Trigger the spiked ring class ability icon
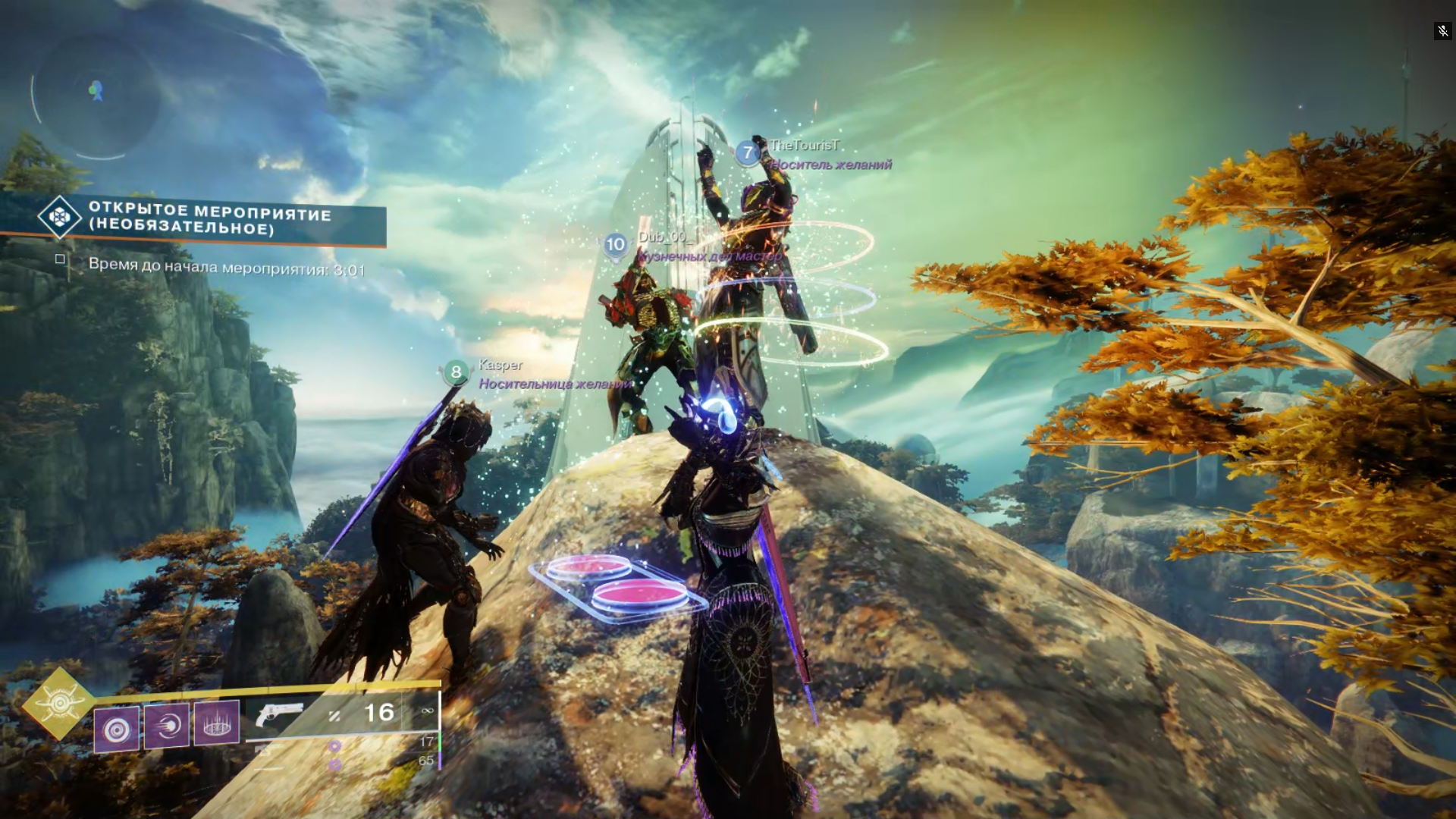 click(x=217, y=722)
